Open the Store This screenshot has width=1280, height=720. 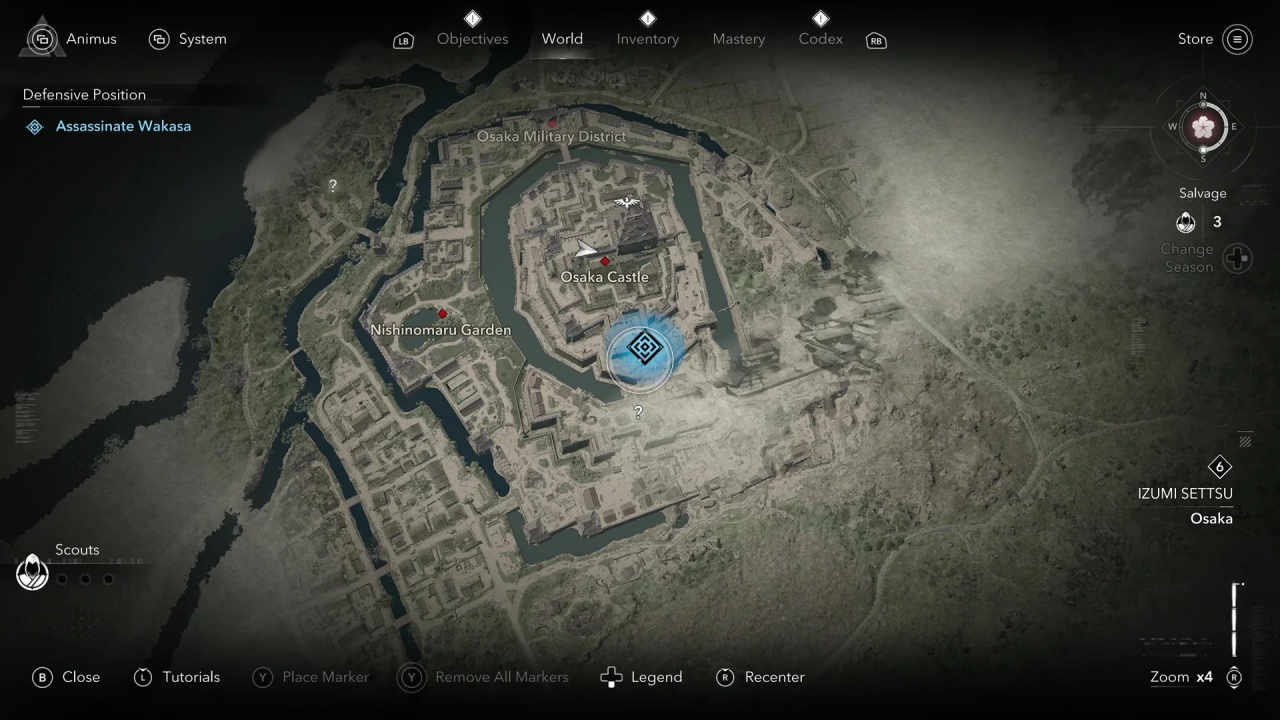[x=1214, y=39]
